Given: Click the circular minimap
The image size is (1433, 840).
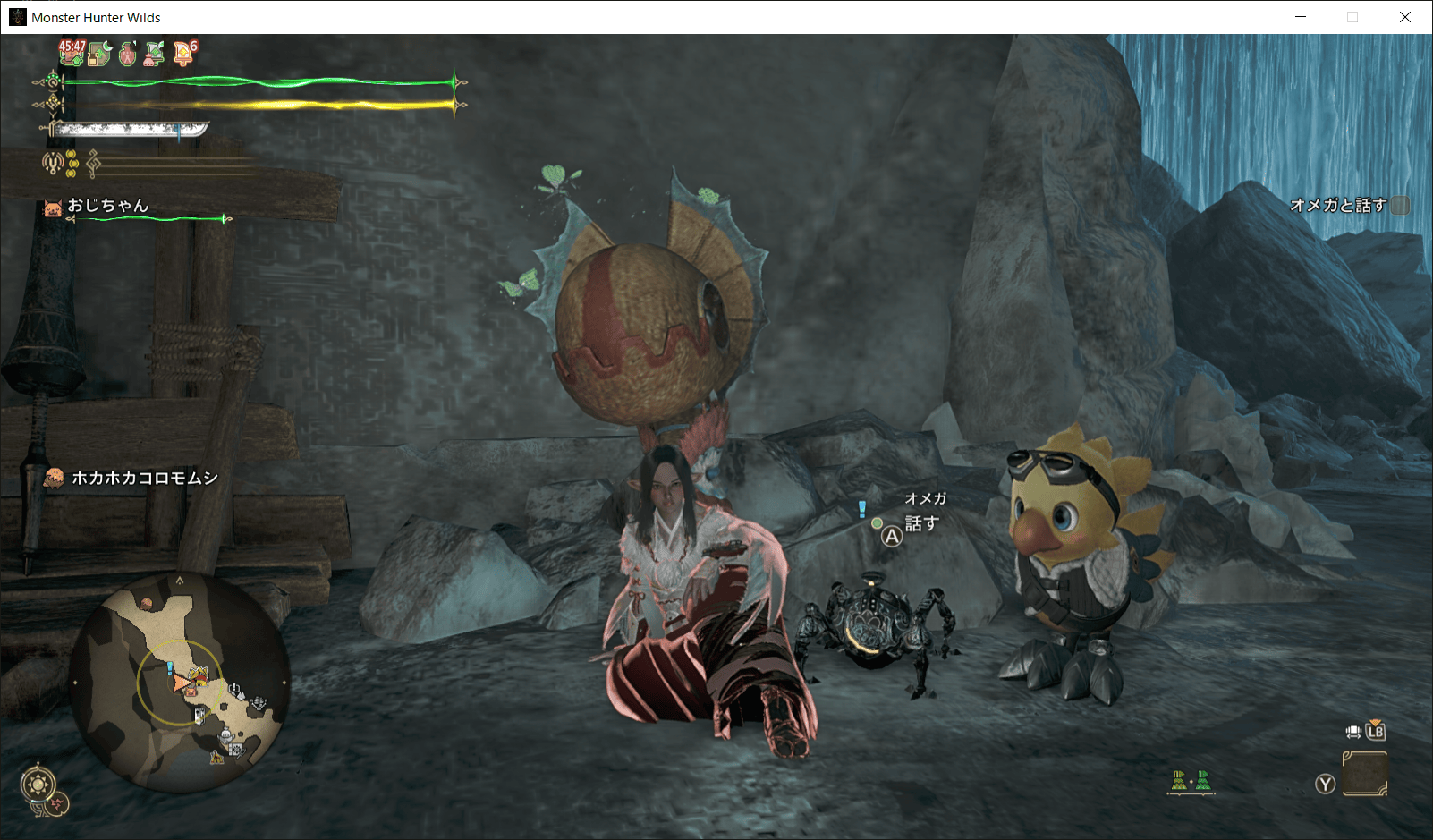Looking at the screenshot, I should (x=180, y=683).
